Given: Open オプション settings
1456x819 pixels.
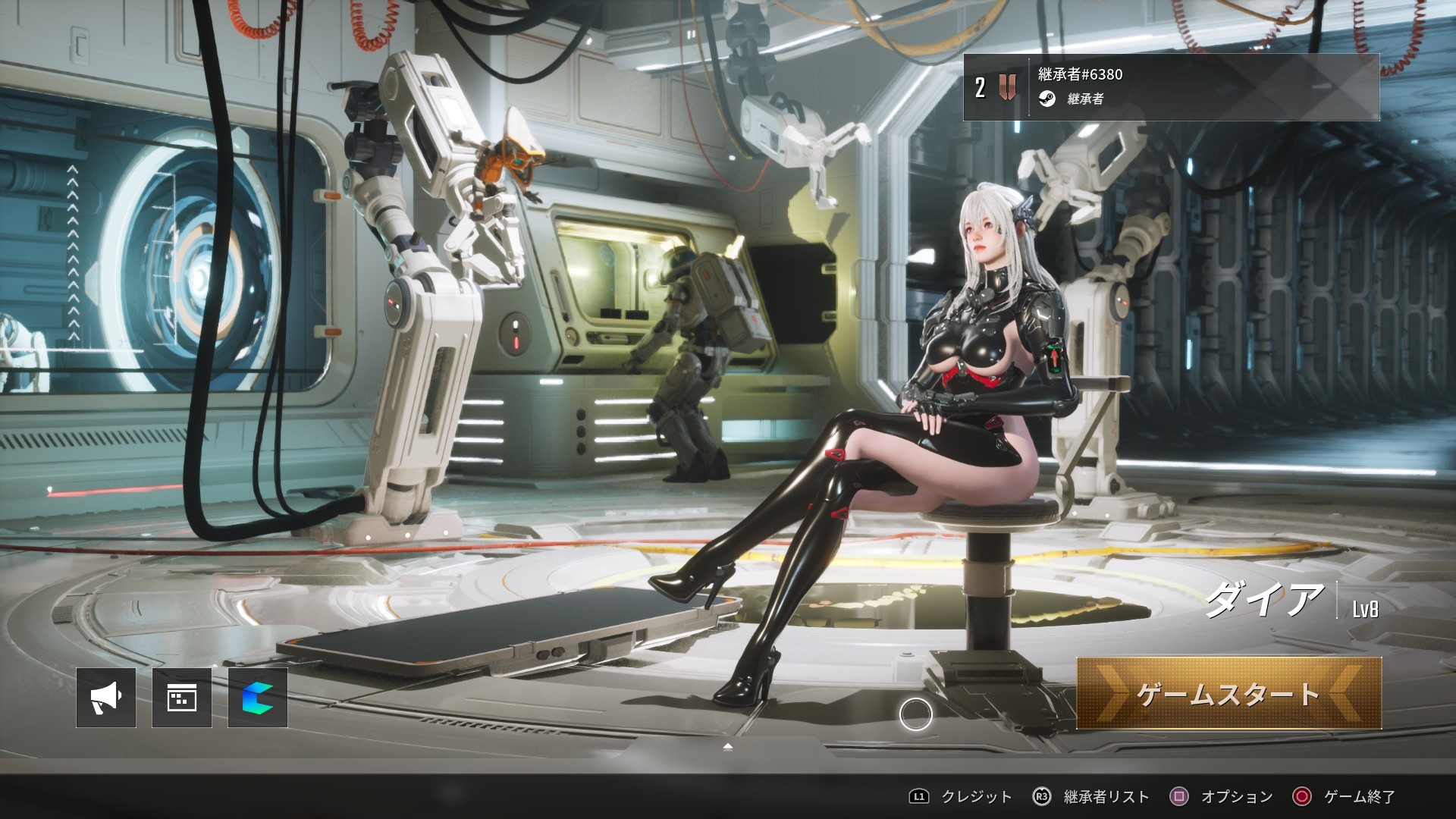Looking at the screenshot, I should (1222, 796).
